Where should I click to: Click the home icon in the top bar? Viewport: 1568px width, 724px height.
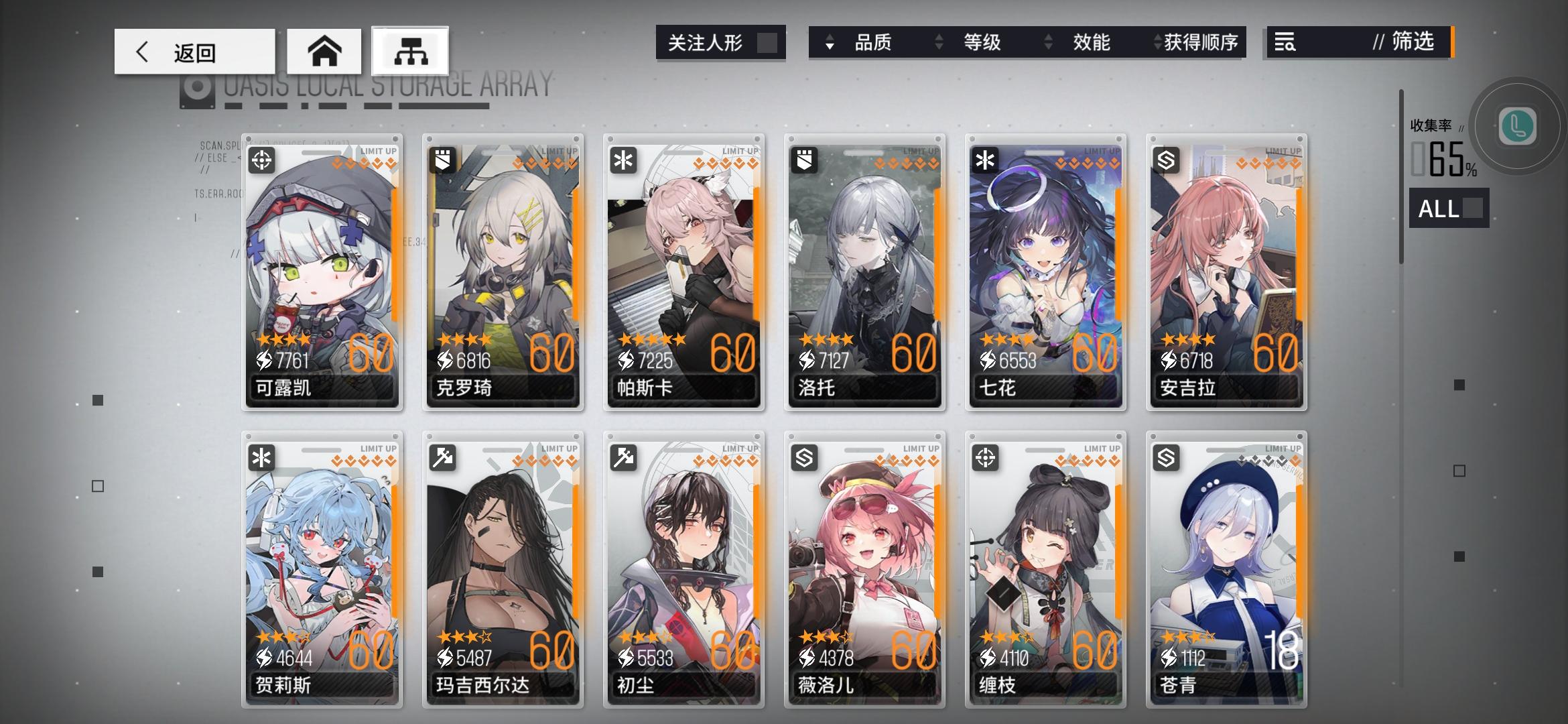tap(324, 51)
